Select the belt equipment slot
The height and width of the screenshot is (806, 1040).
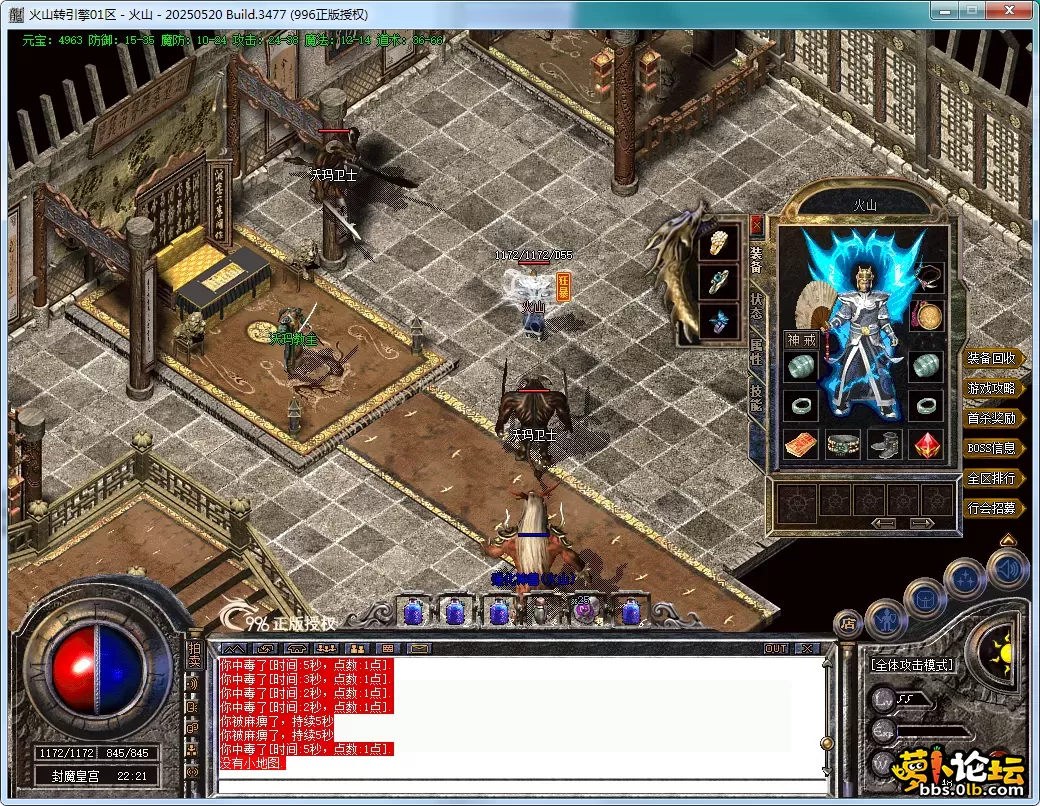[843, 444]
